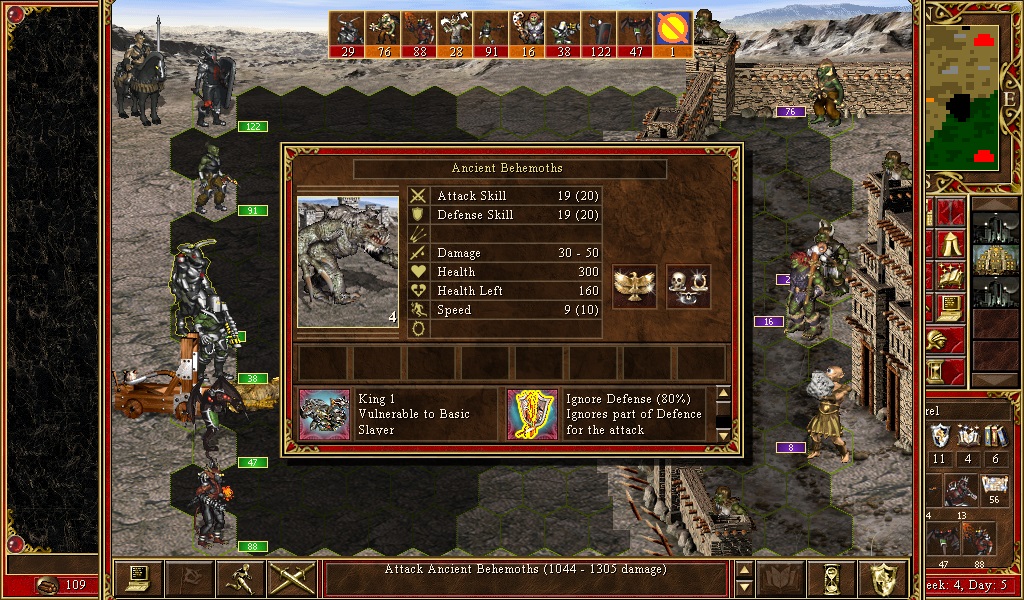Viewport: 1024px width, 600px height.
Task: Select the turn queue unit numbered 122
Action: (x=600, y=34)
